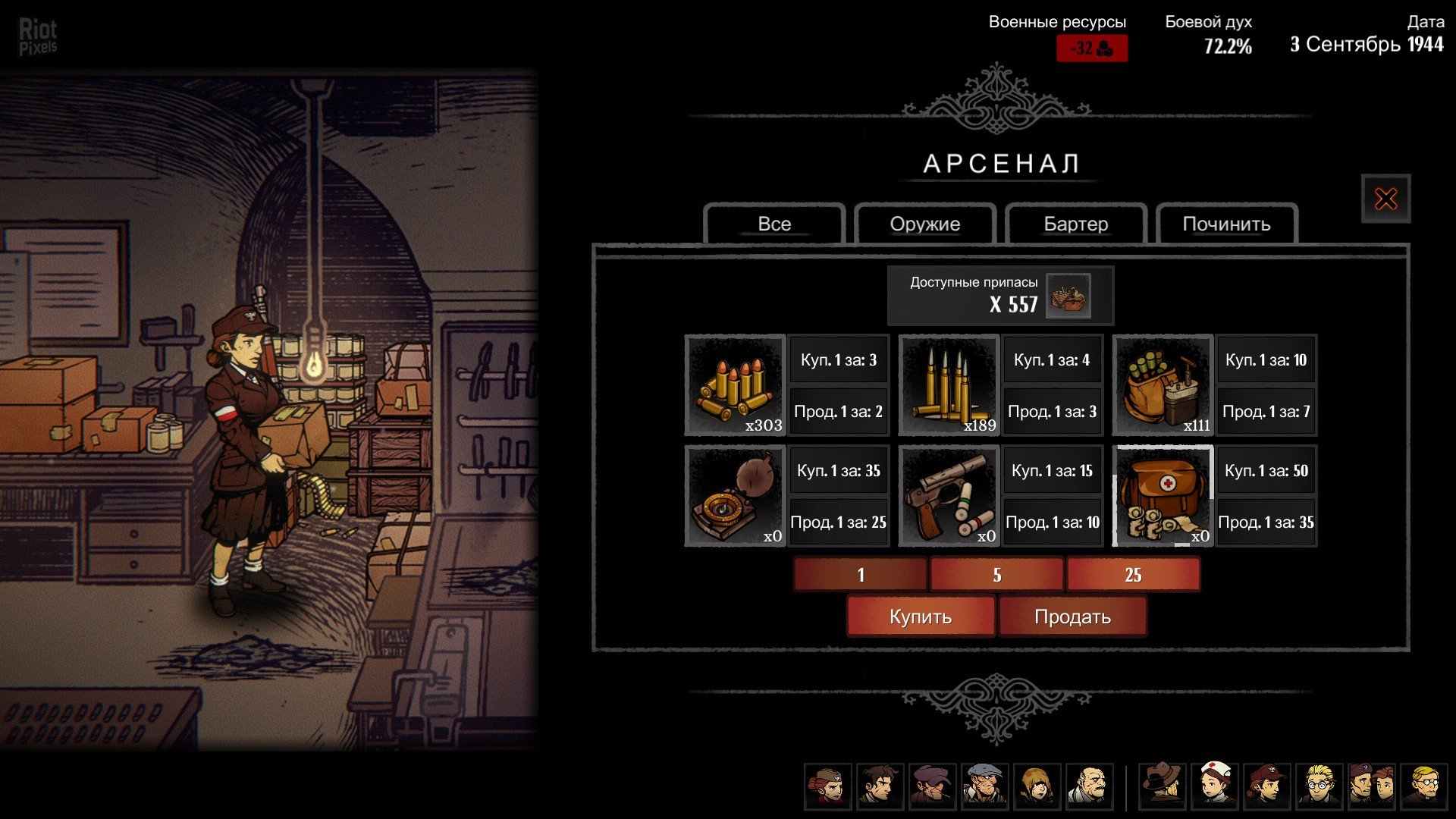Viewport: 1456px width, 819px height.
Task: Select the 'Бартер' tab
Action: coord(1075,224)
